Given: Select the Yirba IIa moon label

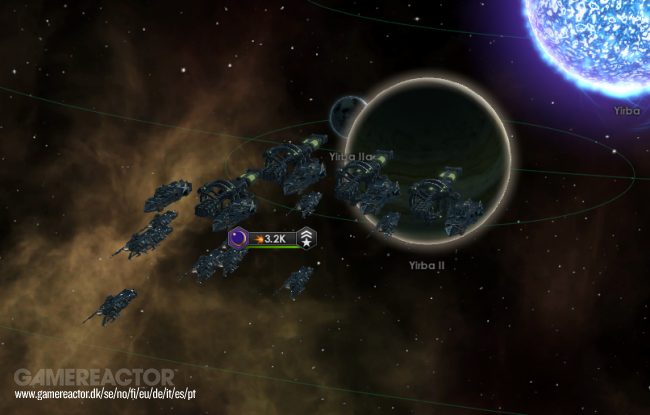Looking at the screenshot, I should pyautogui.click(x=351, y=156).
